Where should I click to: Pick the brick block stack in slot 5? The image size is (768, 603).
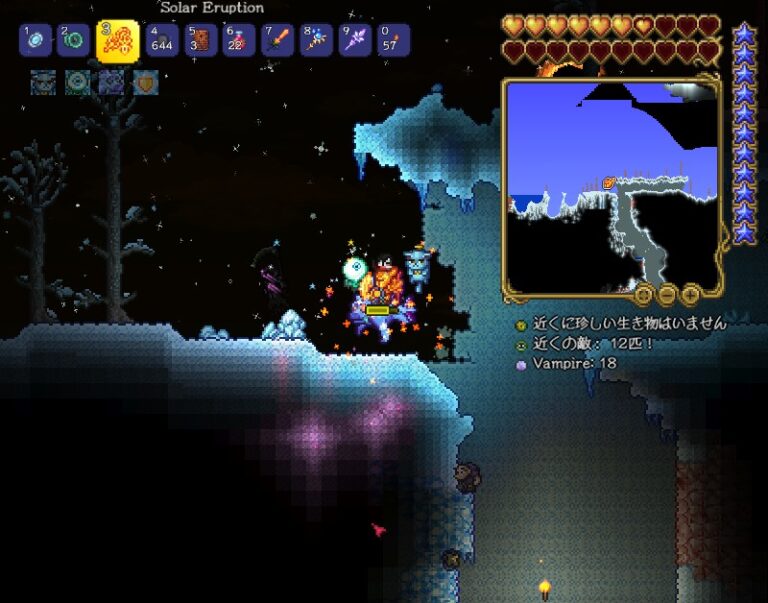pos(200,41)
